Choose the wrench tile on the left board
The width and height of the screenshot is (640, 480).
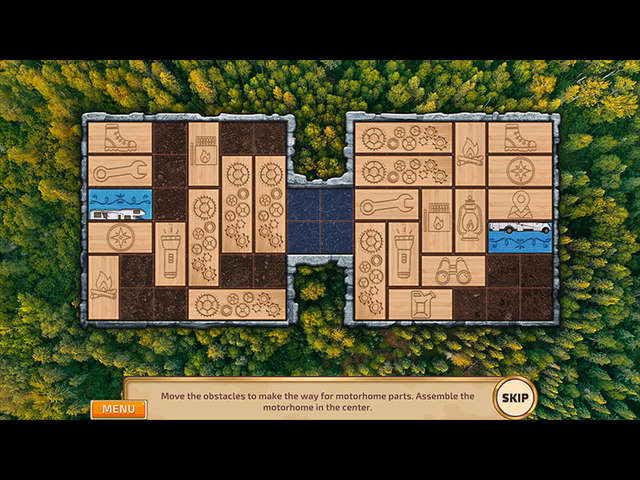click(120, 171)
